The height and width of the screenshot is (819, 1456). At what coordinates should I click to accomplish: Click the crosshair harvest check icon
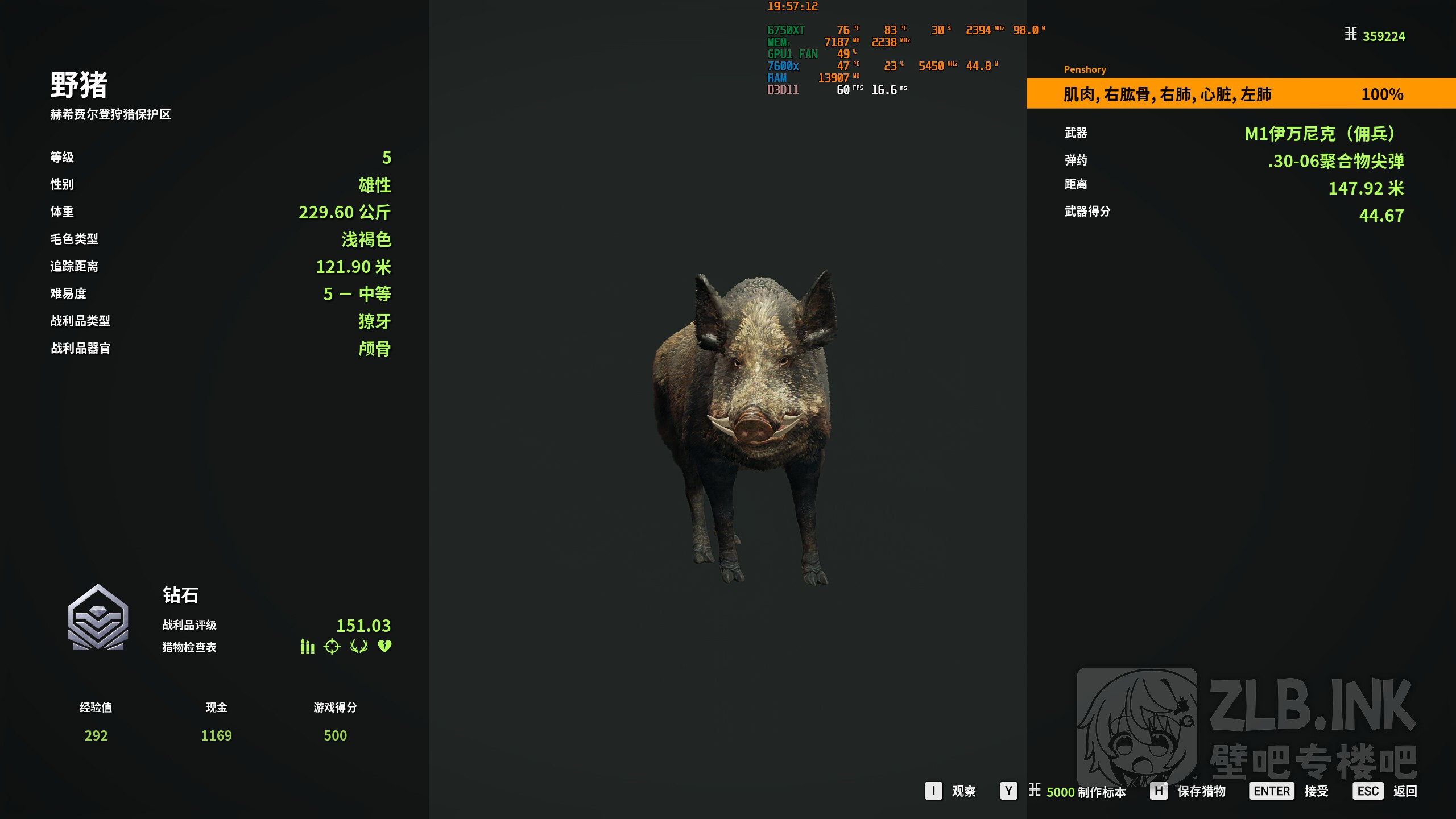click(x=332, y=647)
